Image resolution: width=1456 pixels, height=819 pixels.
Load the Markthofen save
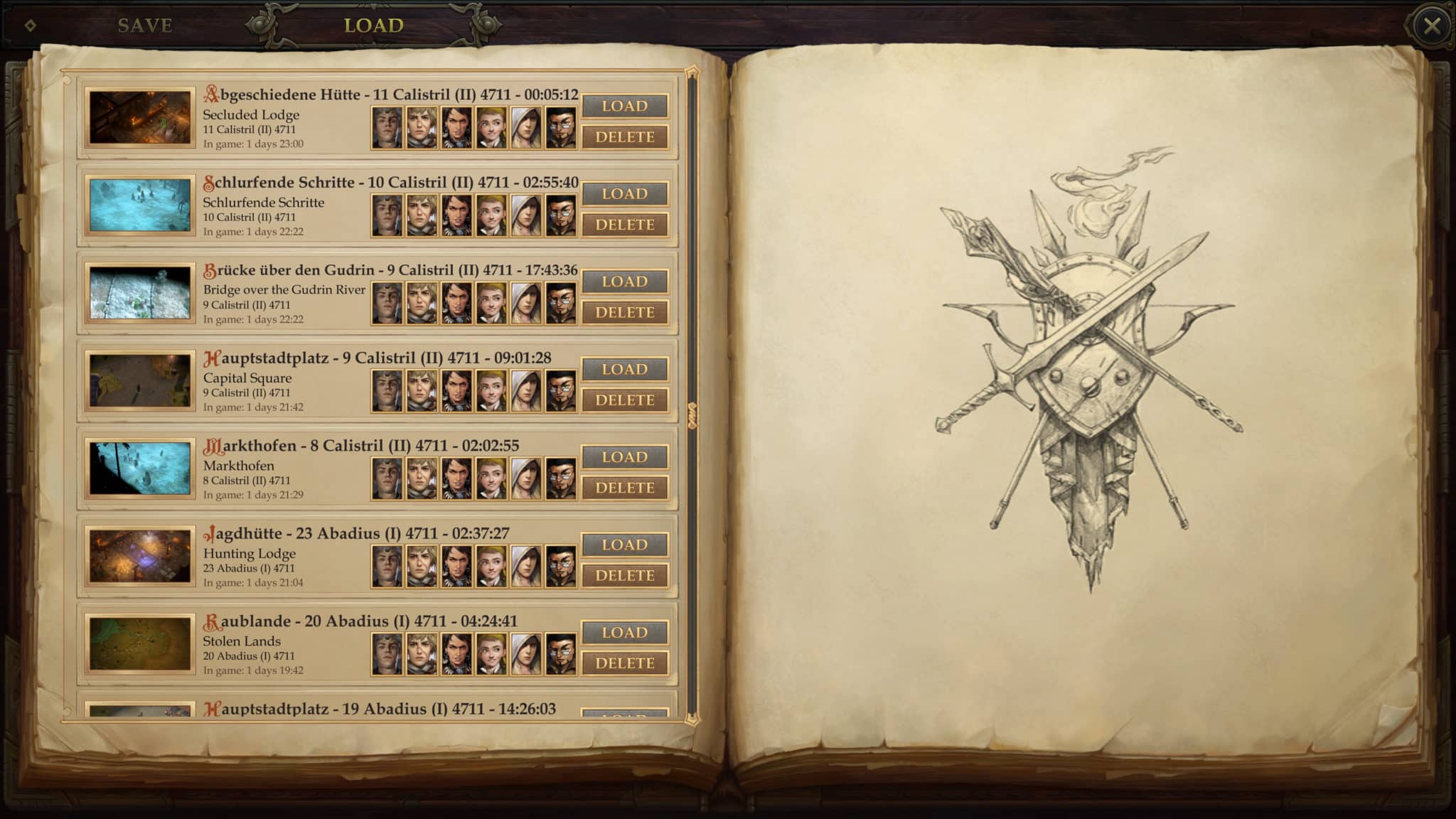point(625,457)
